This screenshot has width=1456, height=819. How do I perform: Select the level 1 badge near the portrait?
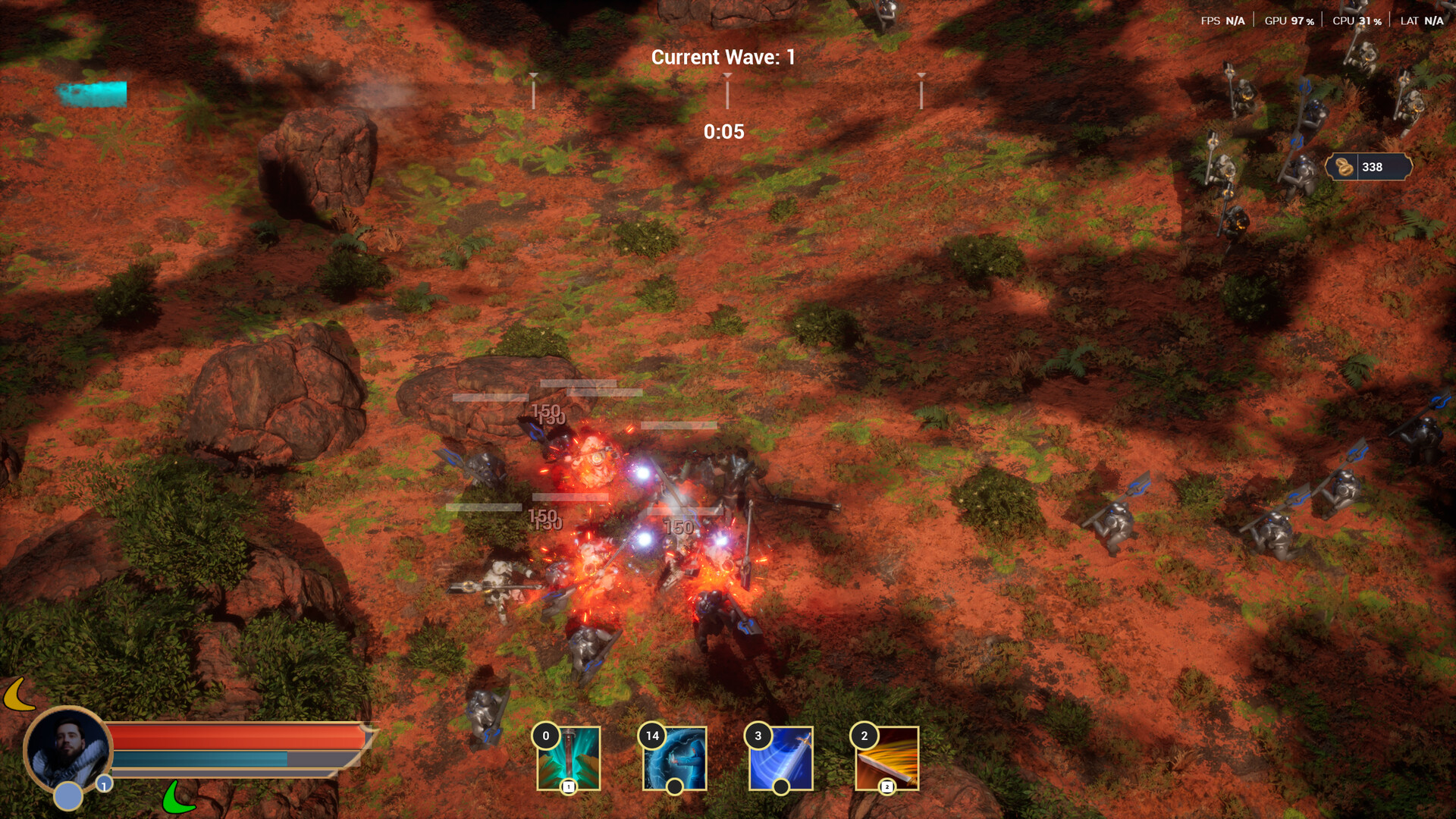(104, 786)
